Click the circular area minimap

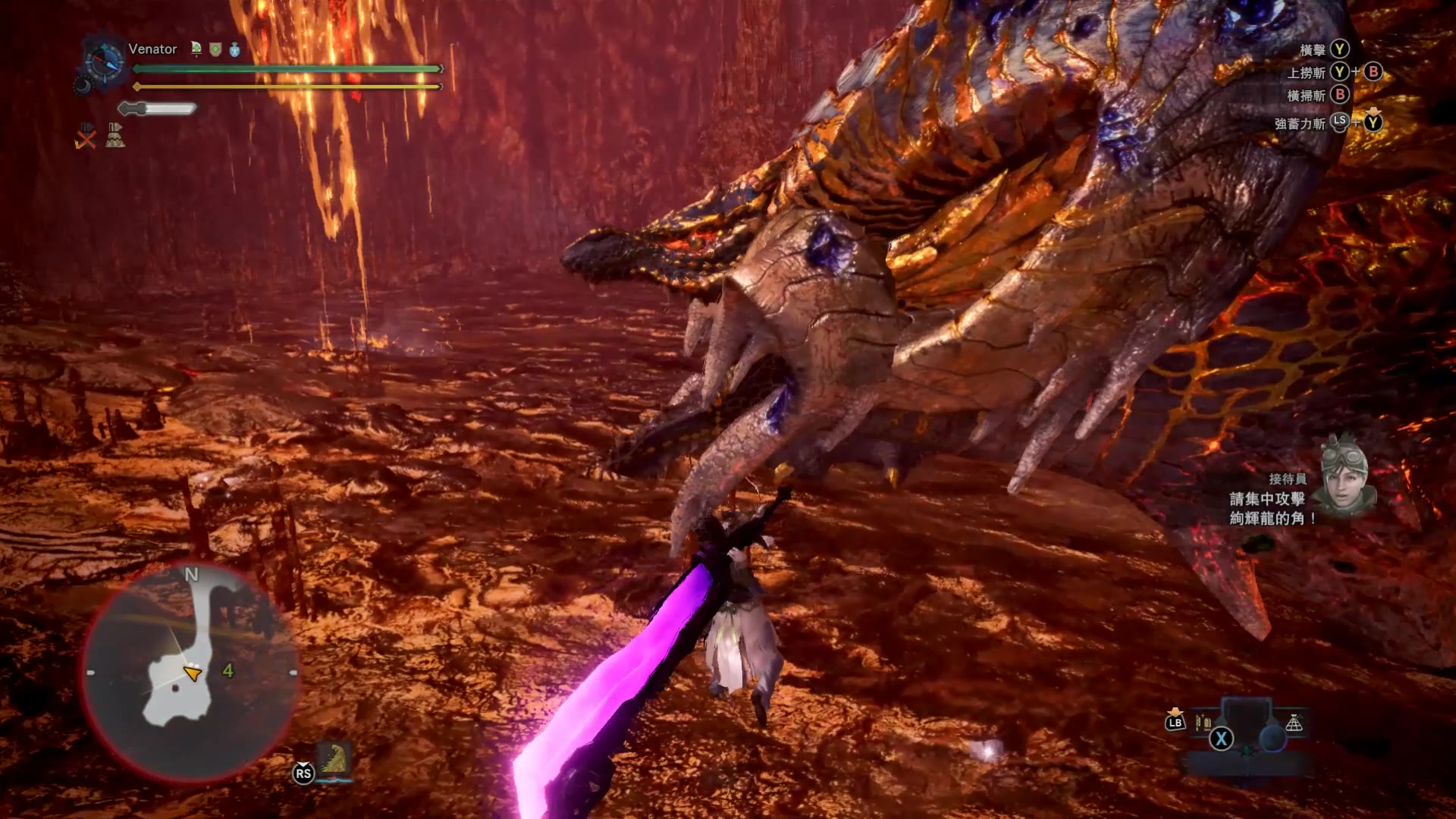[x=190, y=671]
